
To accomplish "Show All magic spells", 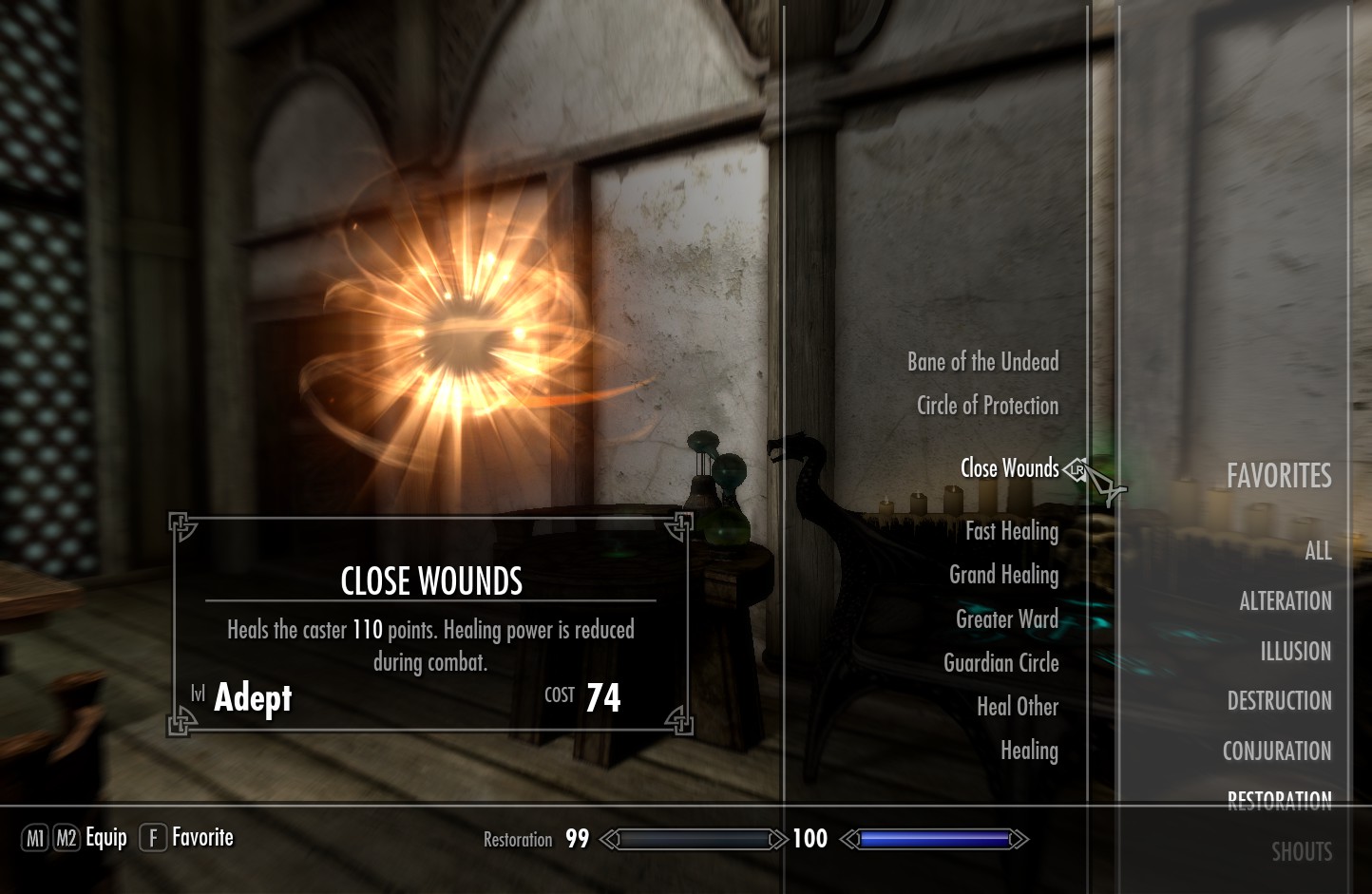I will click(1318, 551).
